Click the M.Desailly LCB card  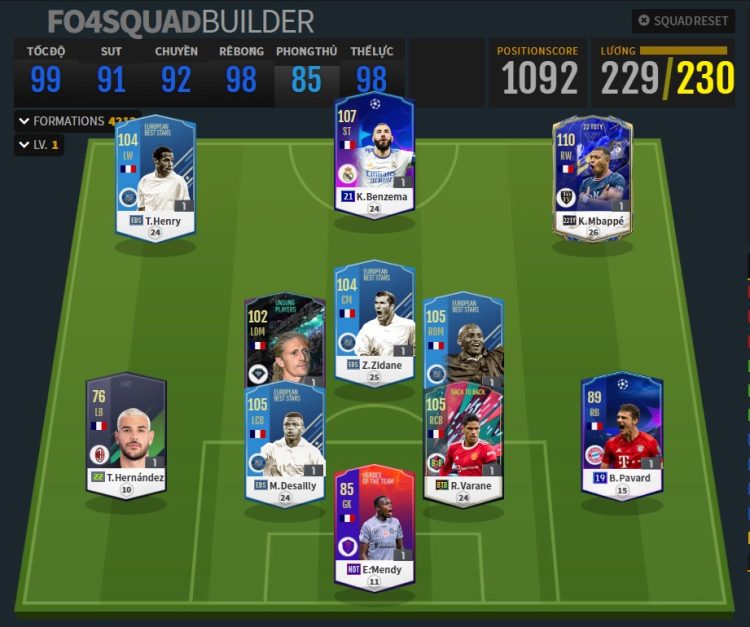(284, 447)
